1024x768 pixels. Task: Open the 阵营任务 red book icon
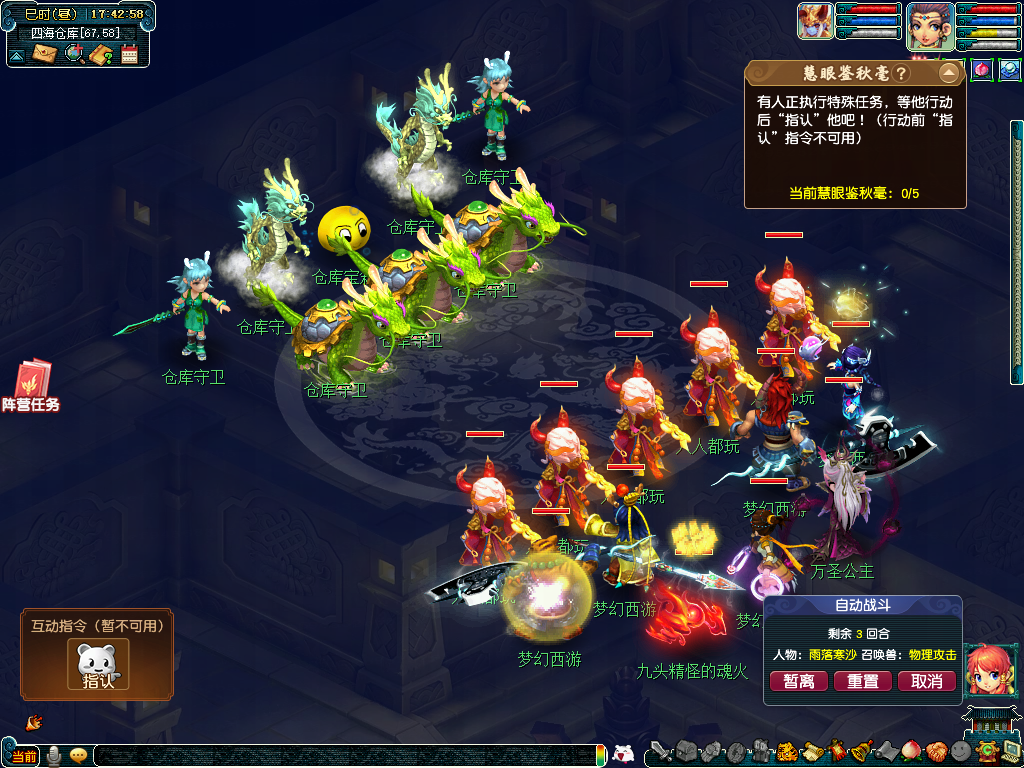[31, 385]
